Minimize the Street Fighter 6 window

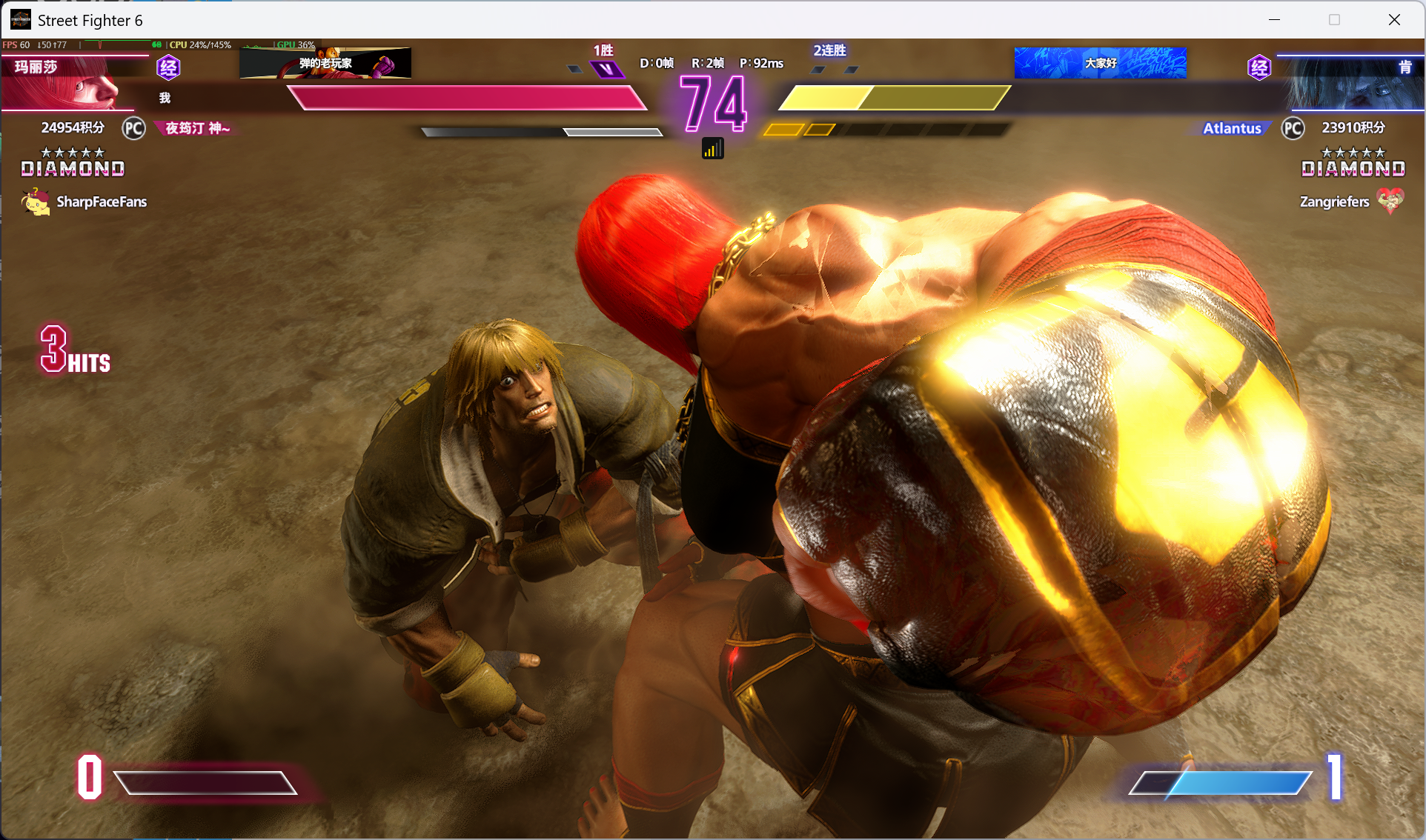coord(1275,20)
